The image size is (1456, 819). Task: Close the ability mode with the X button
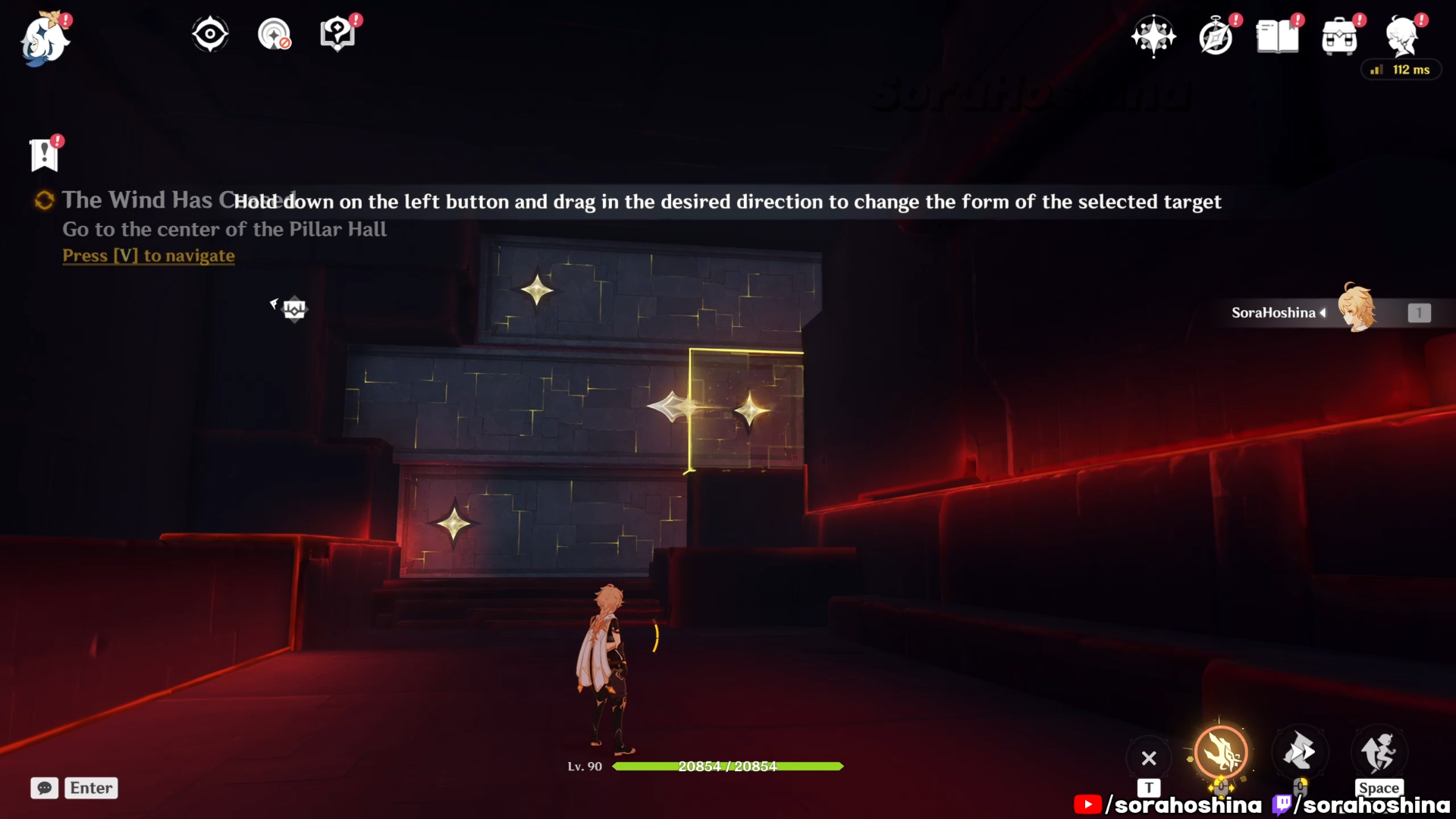[x=1149, y=758]
